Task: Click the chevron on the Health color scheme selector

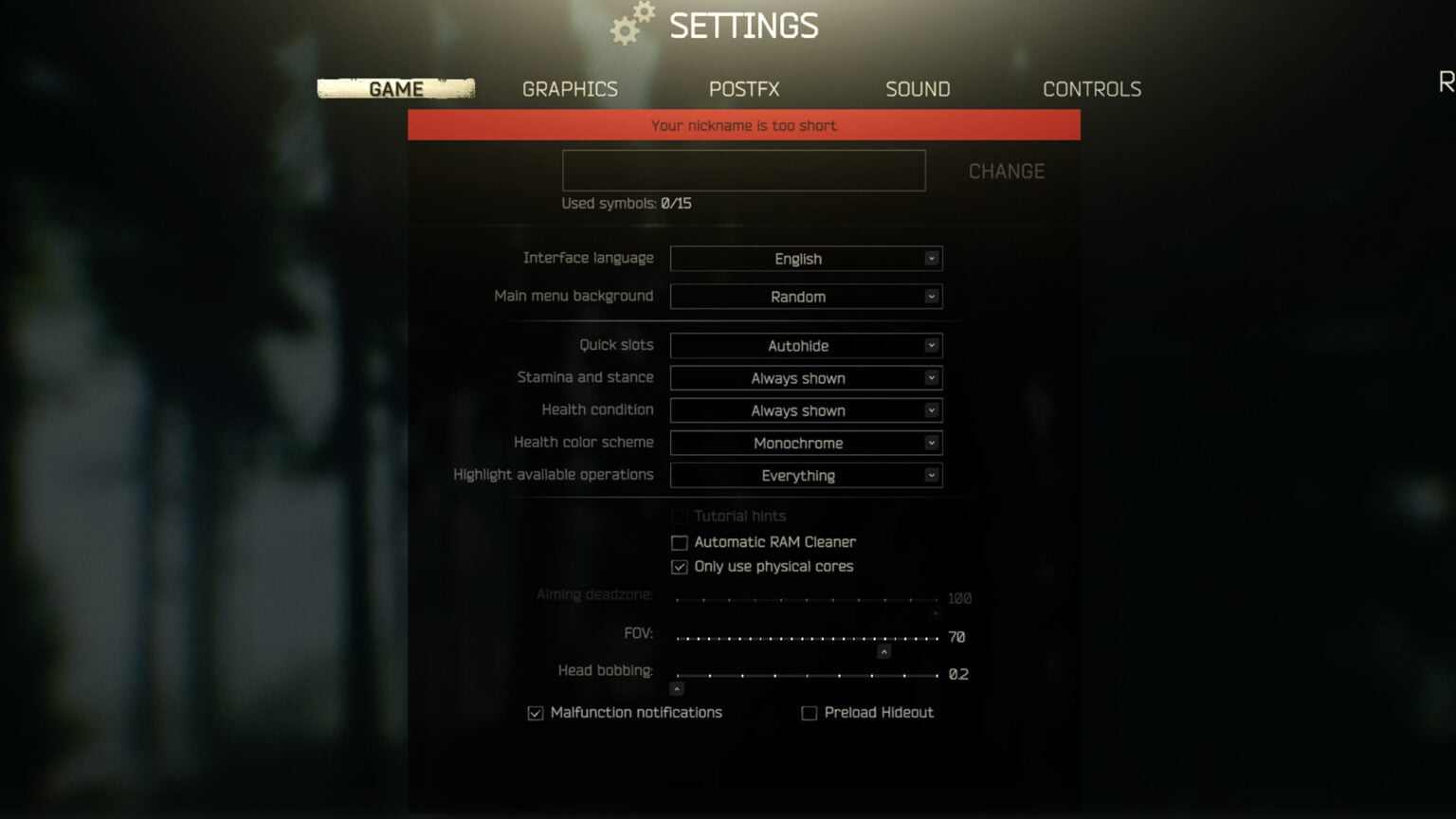Action: (931, 443)
